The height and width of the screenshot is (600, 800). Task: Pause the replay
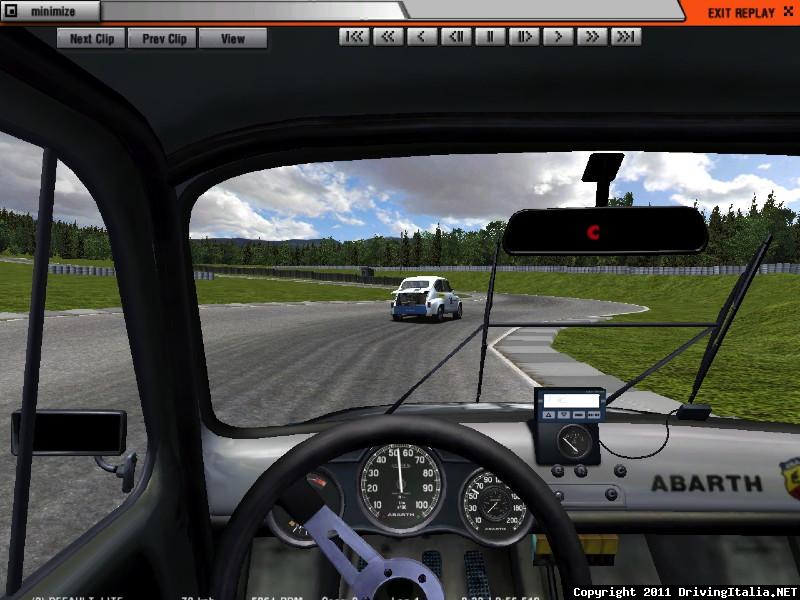point(490,37)
